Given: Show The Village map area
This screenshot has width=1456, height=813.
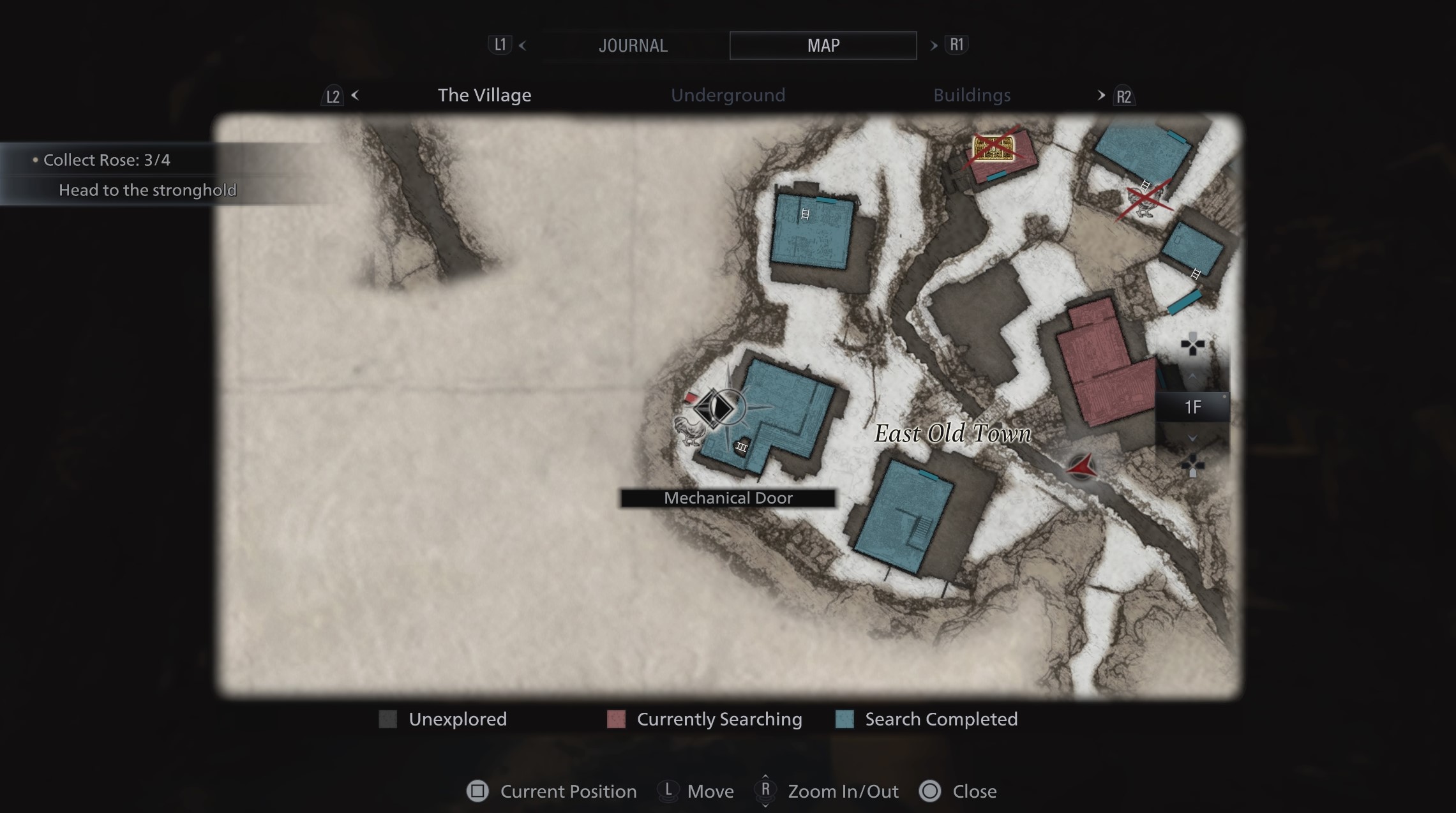Looking at the screenshot, I should 484,95.
